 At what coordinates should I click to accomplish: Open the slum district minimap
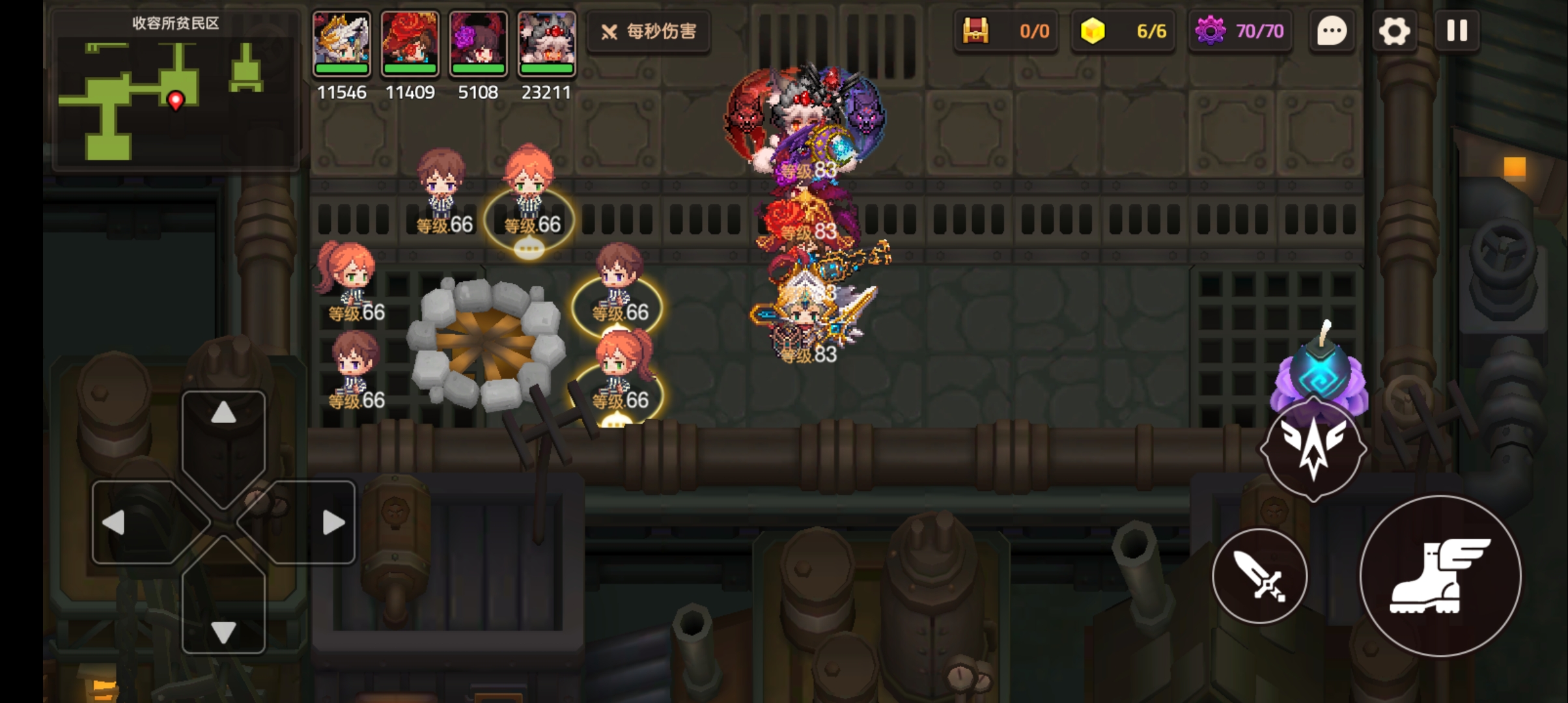pos(175,91)
